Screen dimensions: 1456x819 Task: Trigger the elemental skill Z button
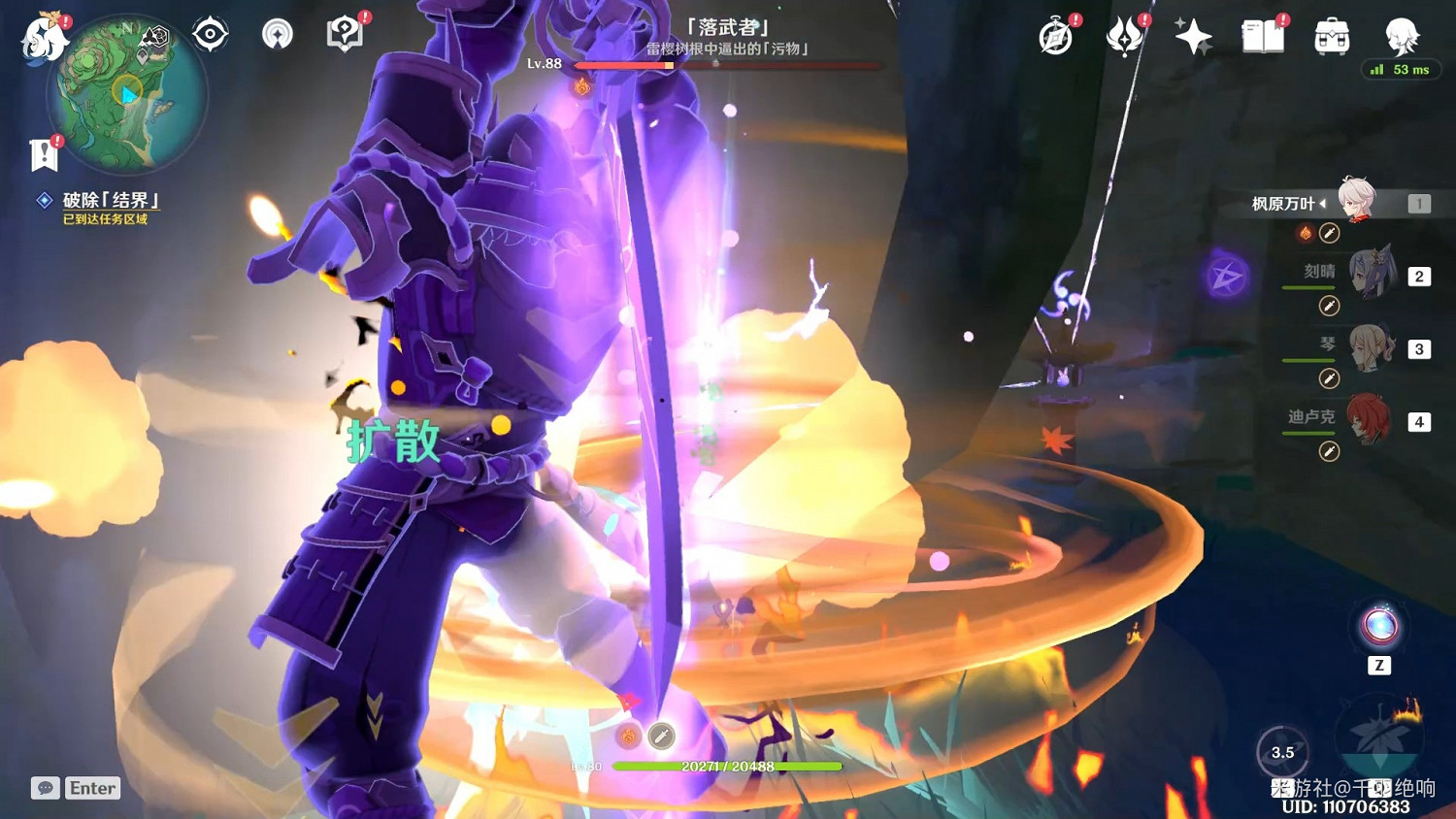pyautogui.click(x=1379, y=631)
